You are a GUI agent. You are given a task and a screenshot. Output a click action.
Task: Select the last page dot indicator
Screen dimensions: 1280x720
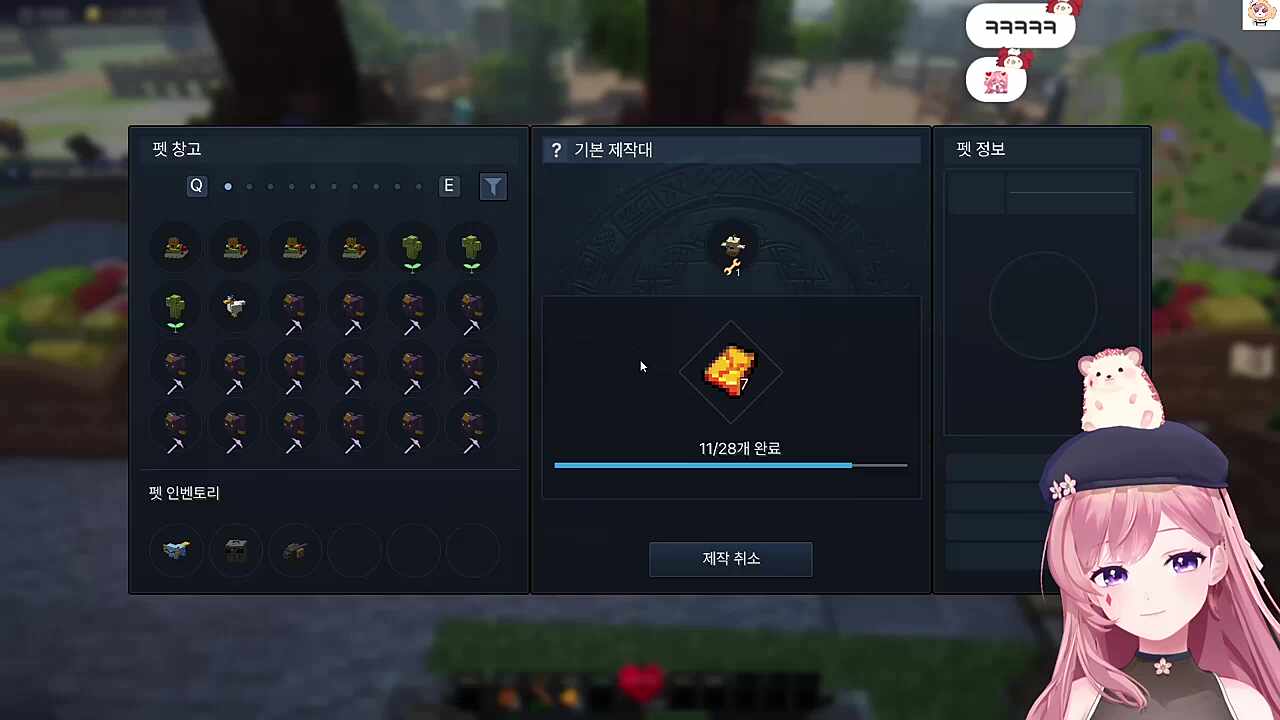(419, 186)
